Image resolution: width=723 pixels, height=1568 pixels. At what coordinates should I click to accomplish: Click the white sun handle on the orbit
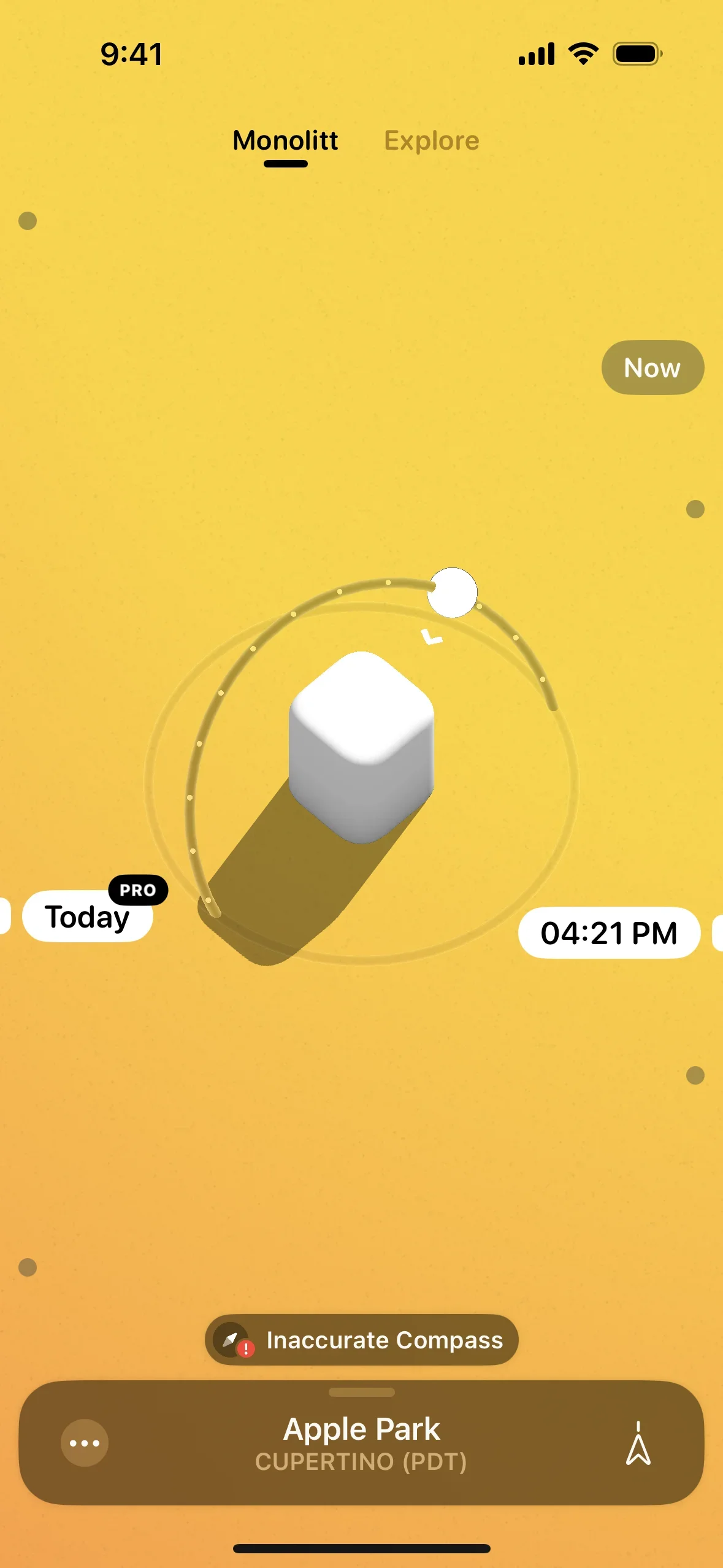(453, 592)
